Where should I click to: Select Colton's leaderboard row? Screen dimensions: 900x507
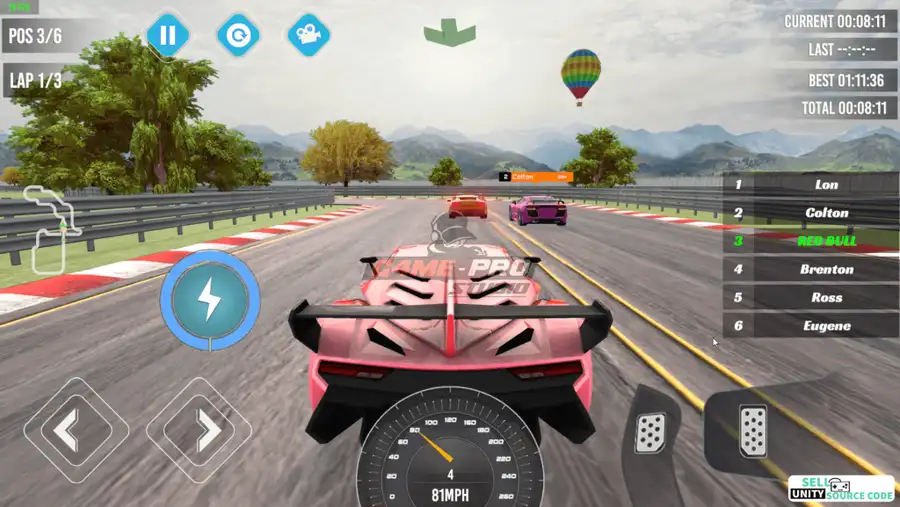pyautogui.click(x=810, y=213)
